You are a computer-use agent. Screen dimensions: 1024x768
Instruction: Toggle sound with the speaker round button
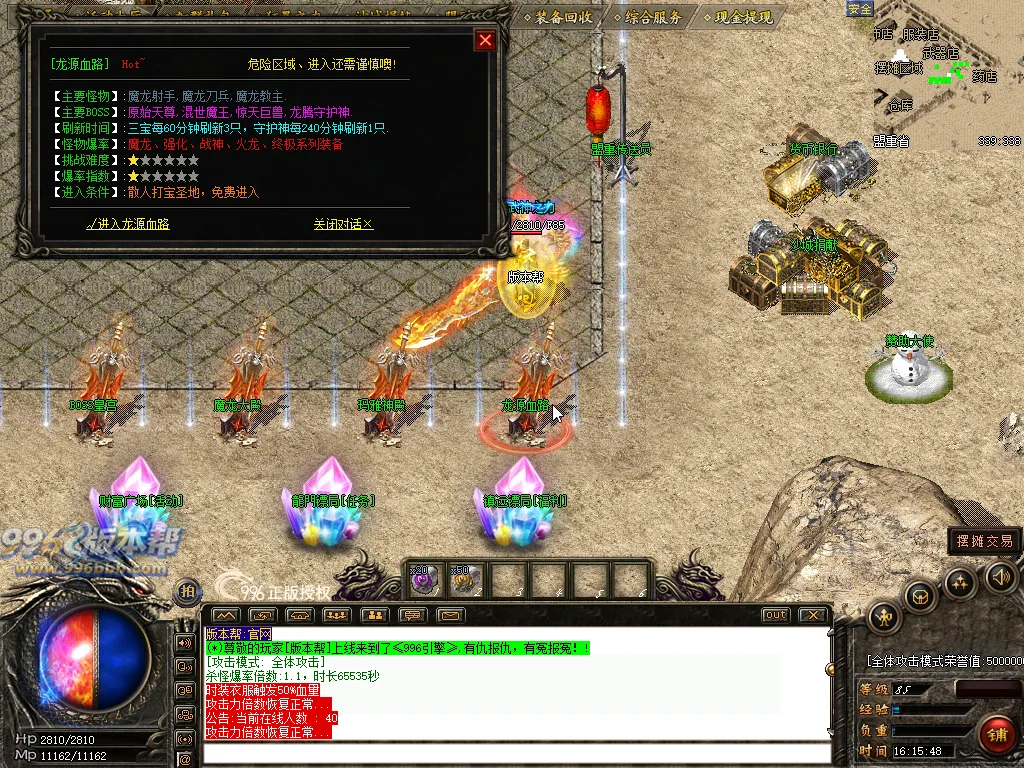1001,576
